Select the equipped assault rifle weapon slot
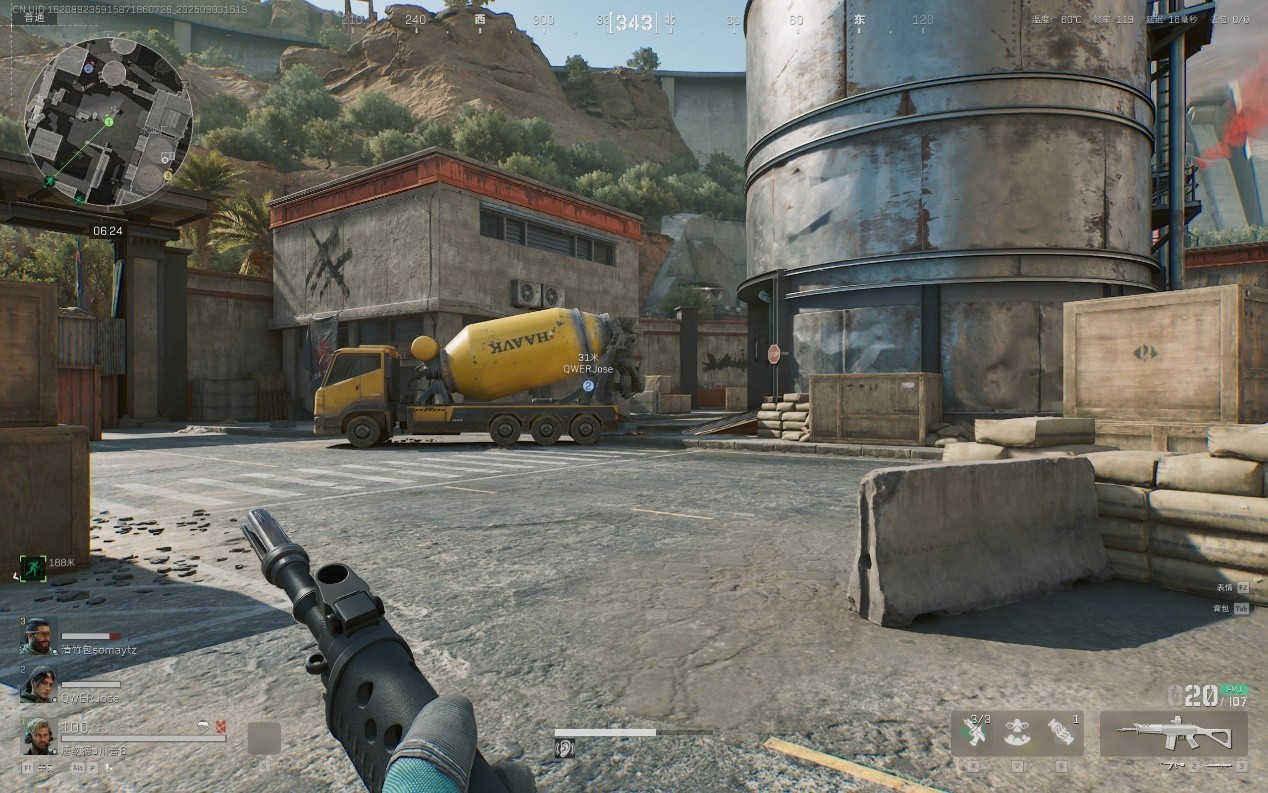This screenshot has width=1268, height=793. point(1174,734)
